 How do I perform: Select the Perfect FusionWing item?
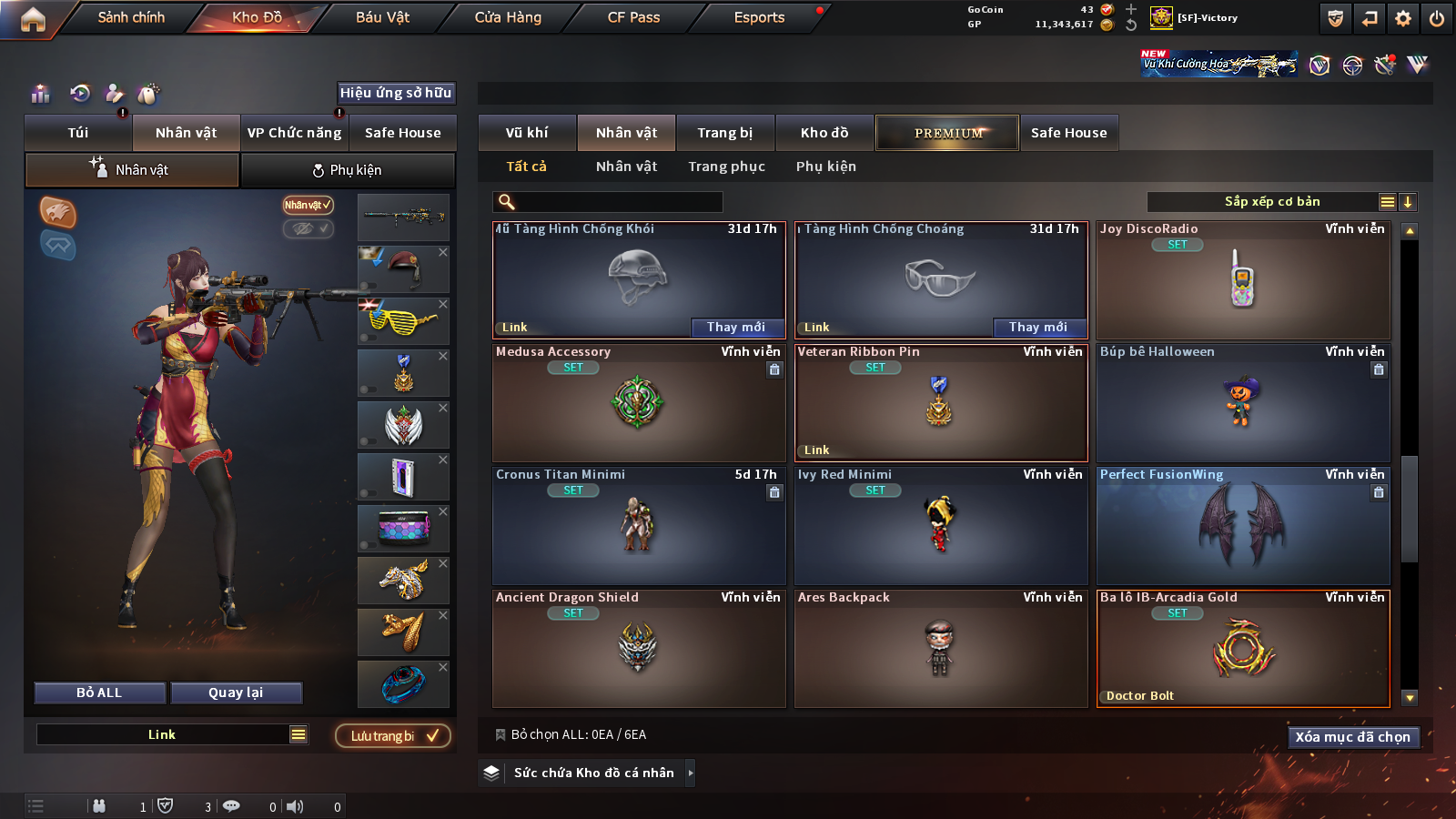[1243, 528]
